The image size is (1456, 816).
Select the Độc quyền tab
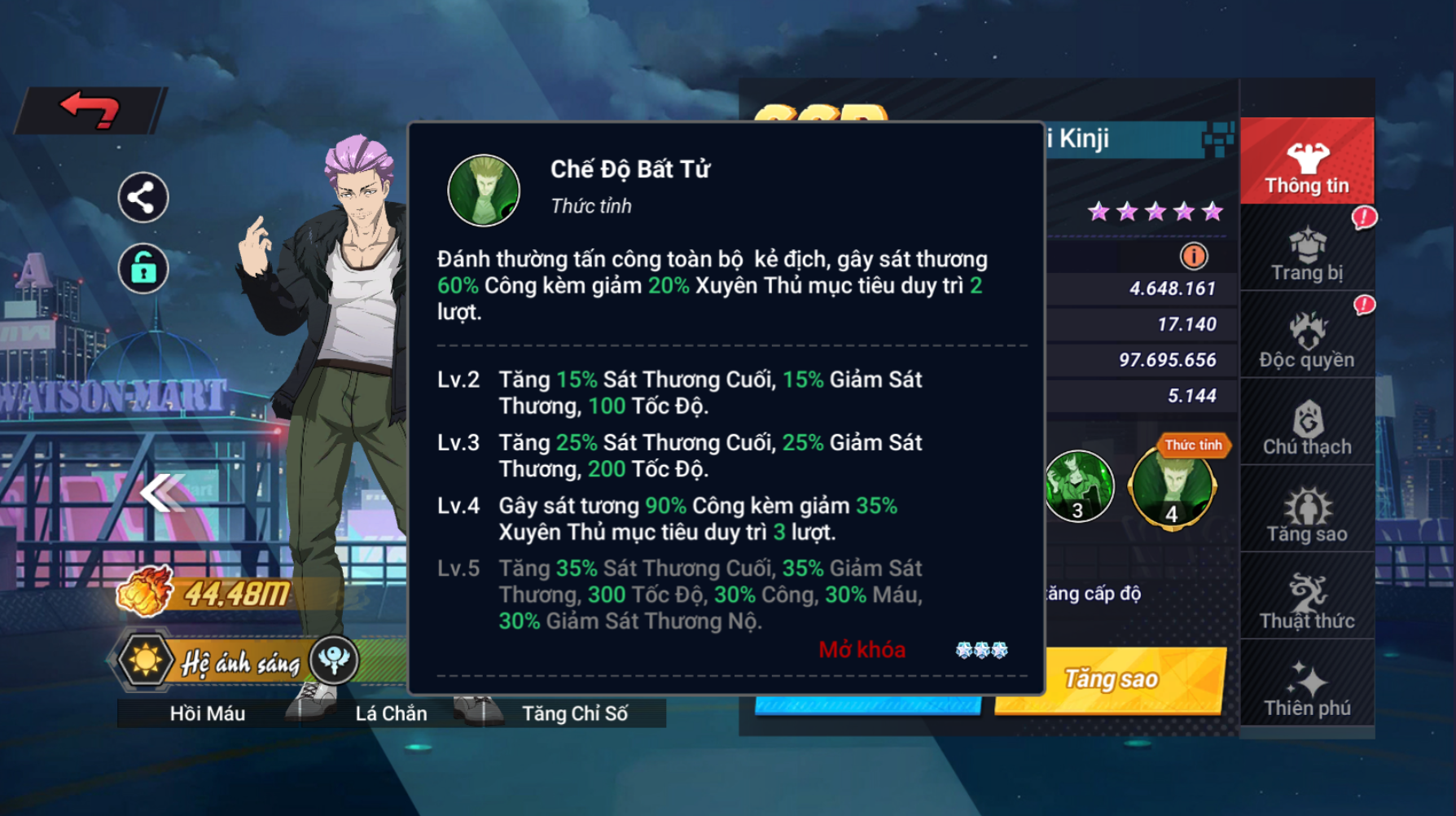[x=1306, y=340]
